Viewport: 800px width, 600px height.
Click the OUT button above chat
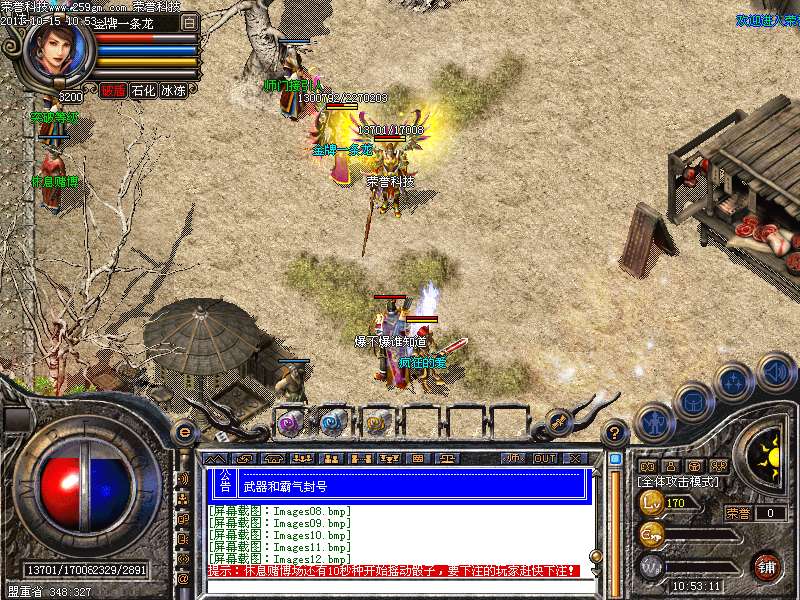pyautogui.click(x=544, y=458)
